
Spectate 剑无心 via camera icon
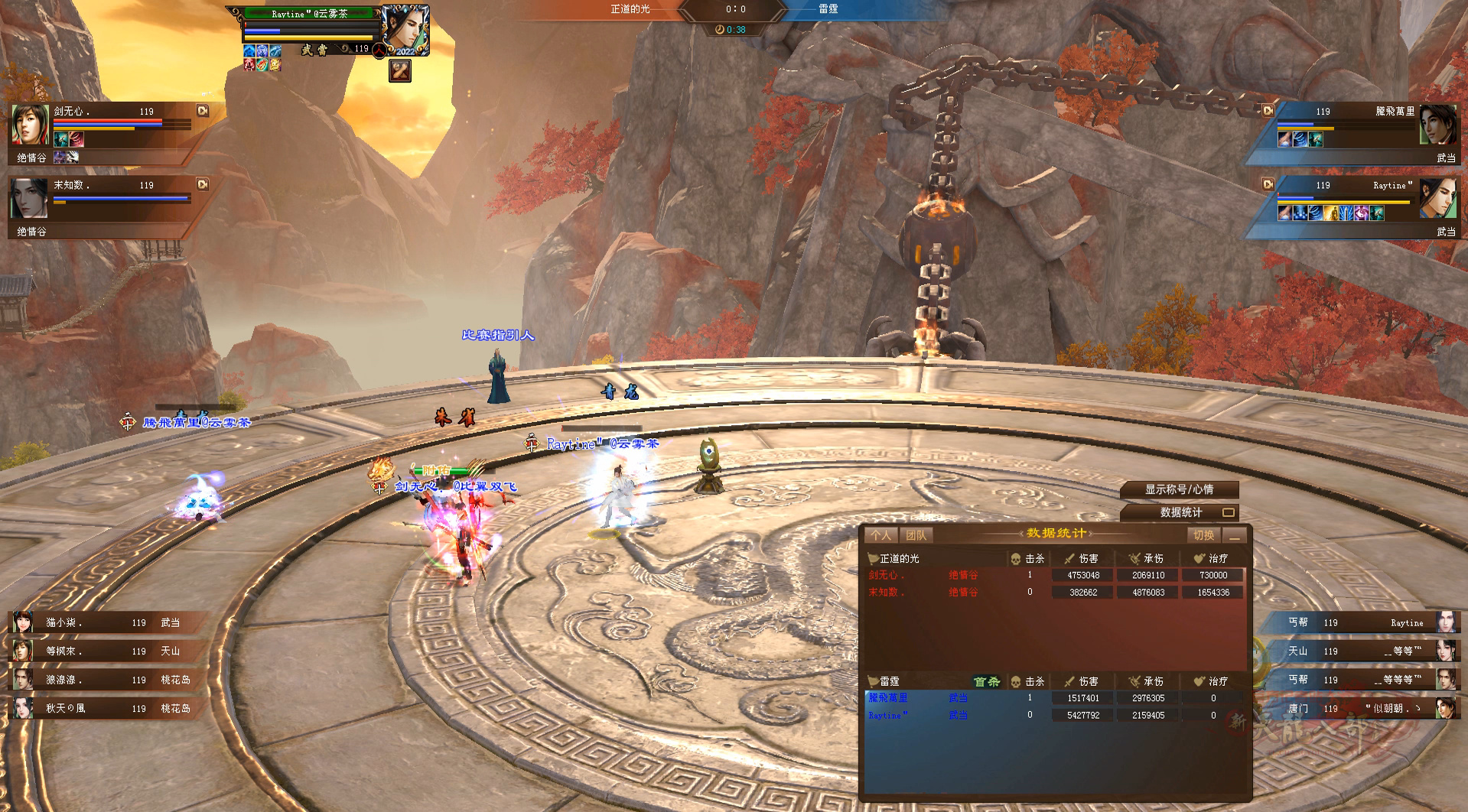pyautogui.click(x=203, y=111)
